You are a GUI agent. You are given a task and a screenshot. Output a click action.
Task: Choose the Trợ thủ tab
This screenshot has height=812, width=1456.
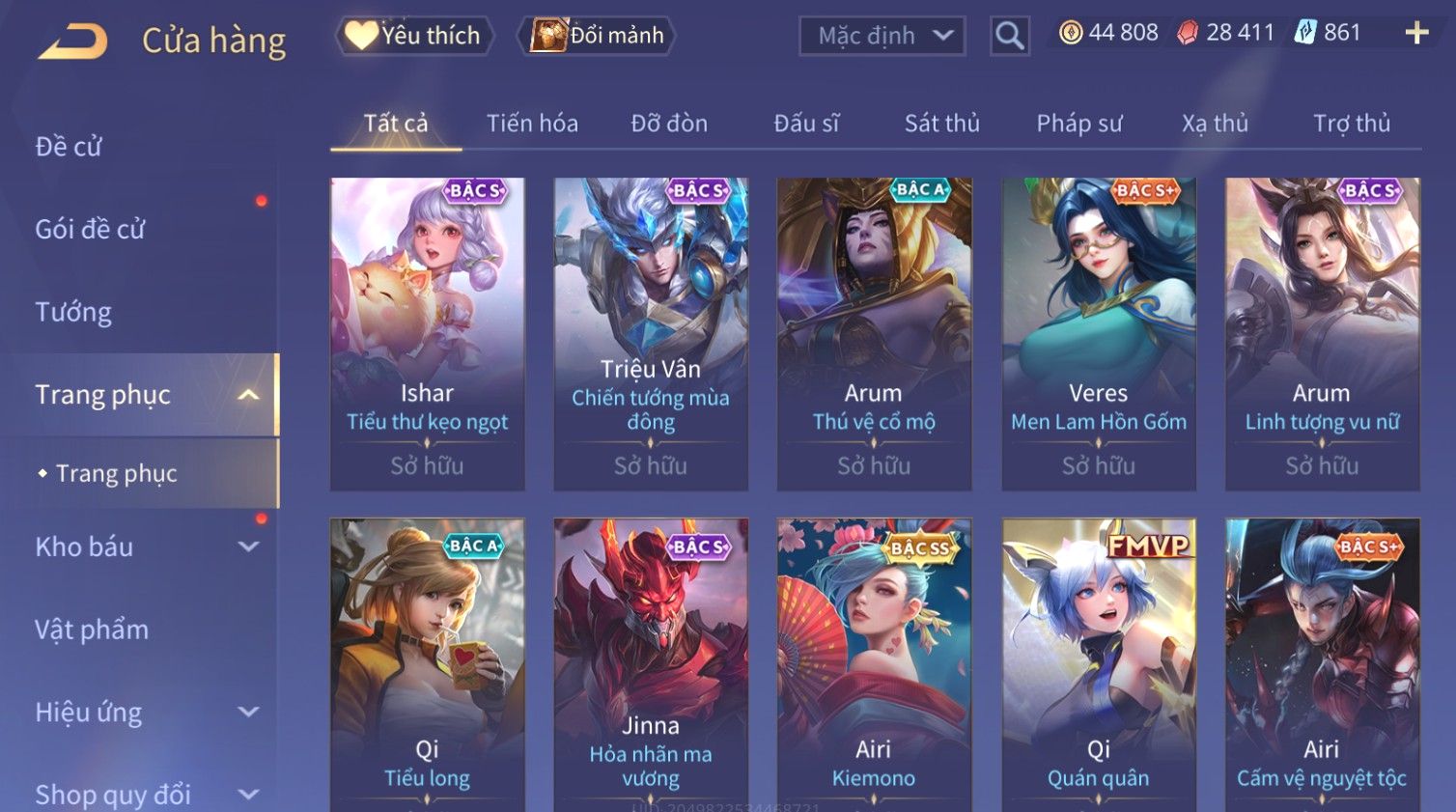[x=1351, y=124]
